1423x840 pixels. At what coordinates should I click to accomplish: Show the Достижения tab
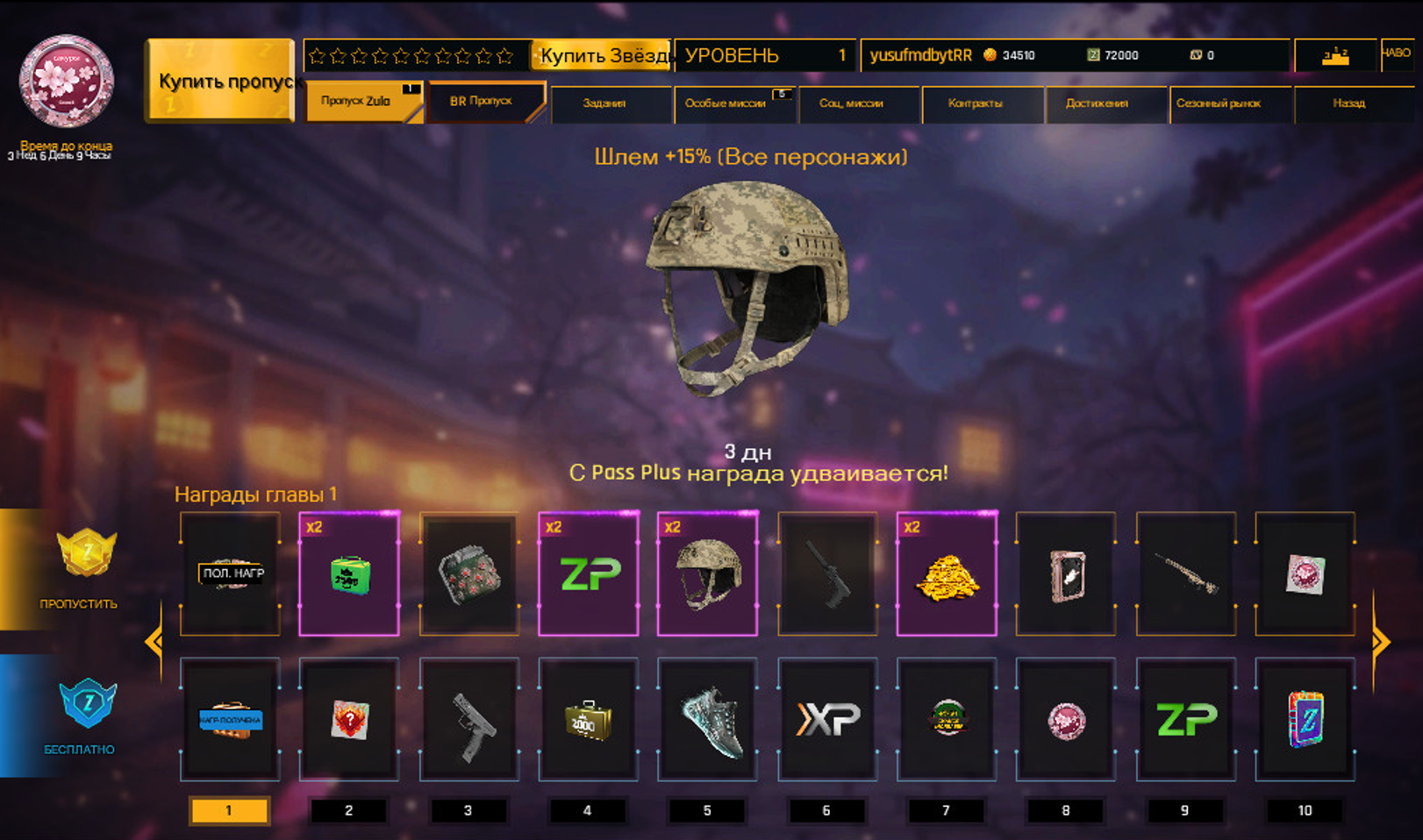click(x=1098, y=103)
